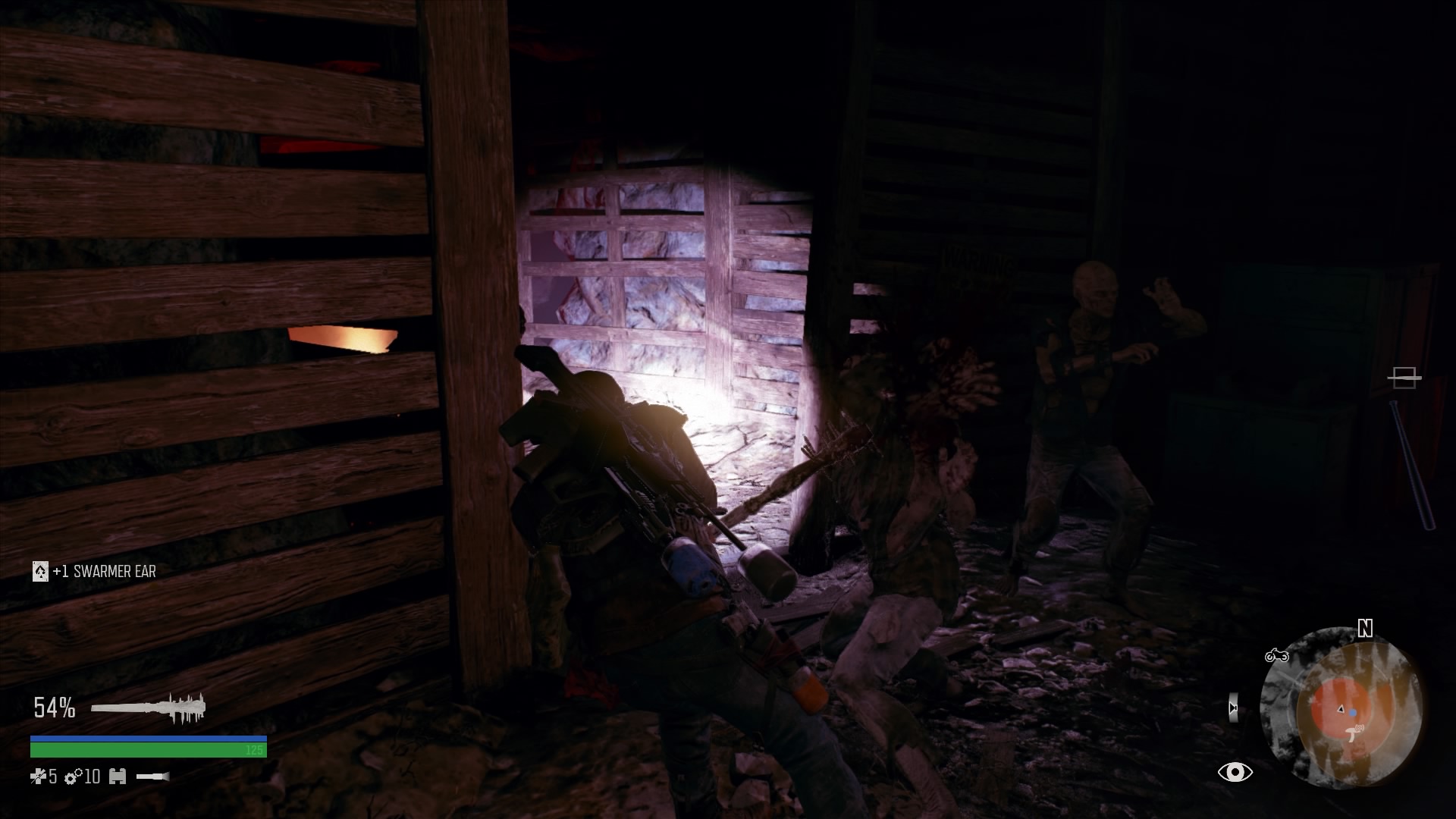Select the motorcycle icon on the minimap
1456x819 pixels.
coord(1276,656)
